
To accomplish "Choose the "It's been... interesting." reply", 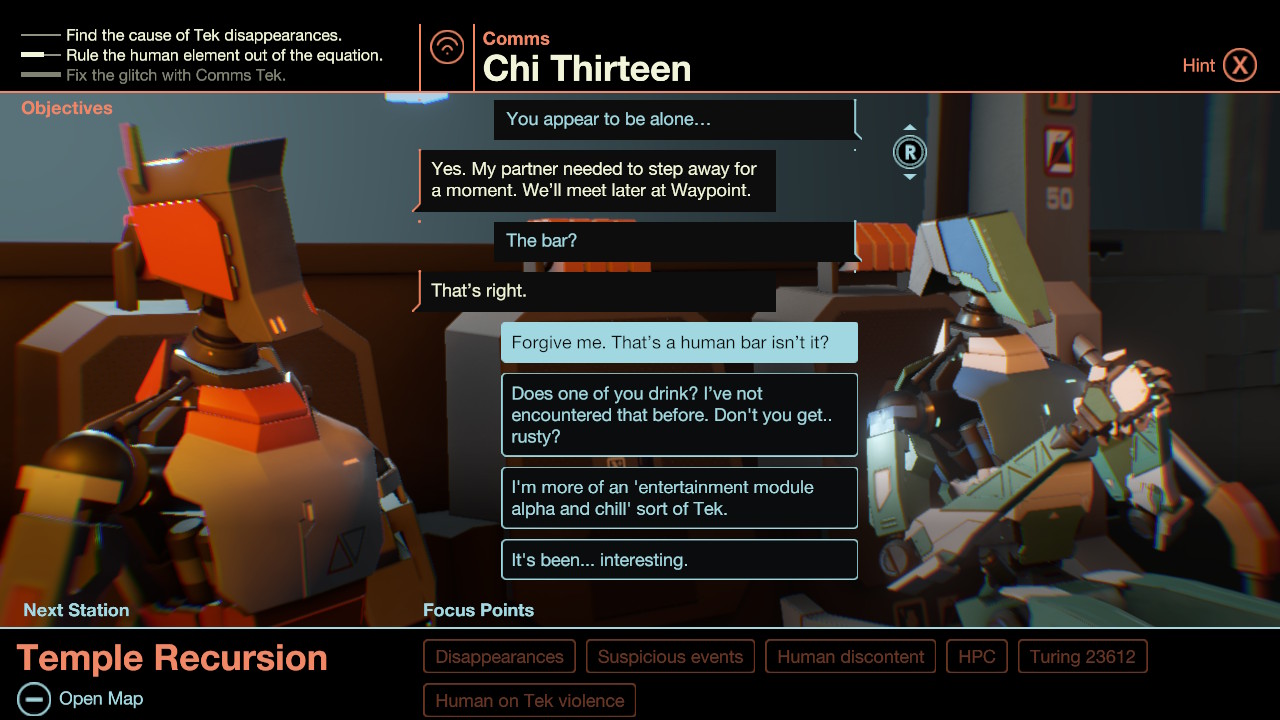I will click(679, 560).
